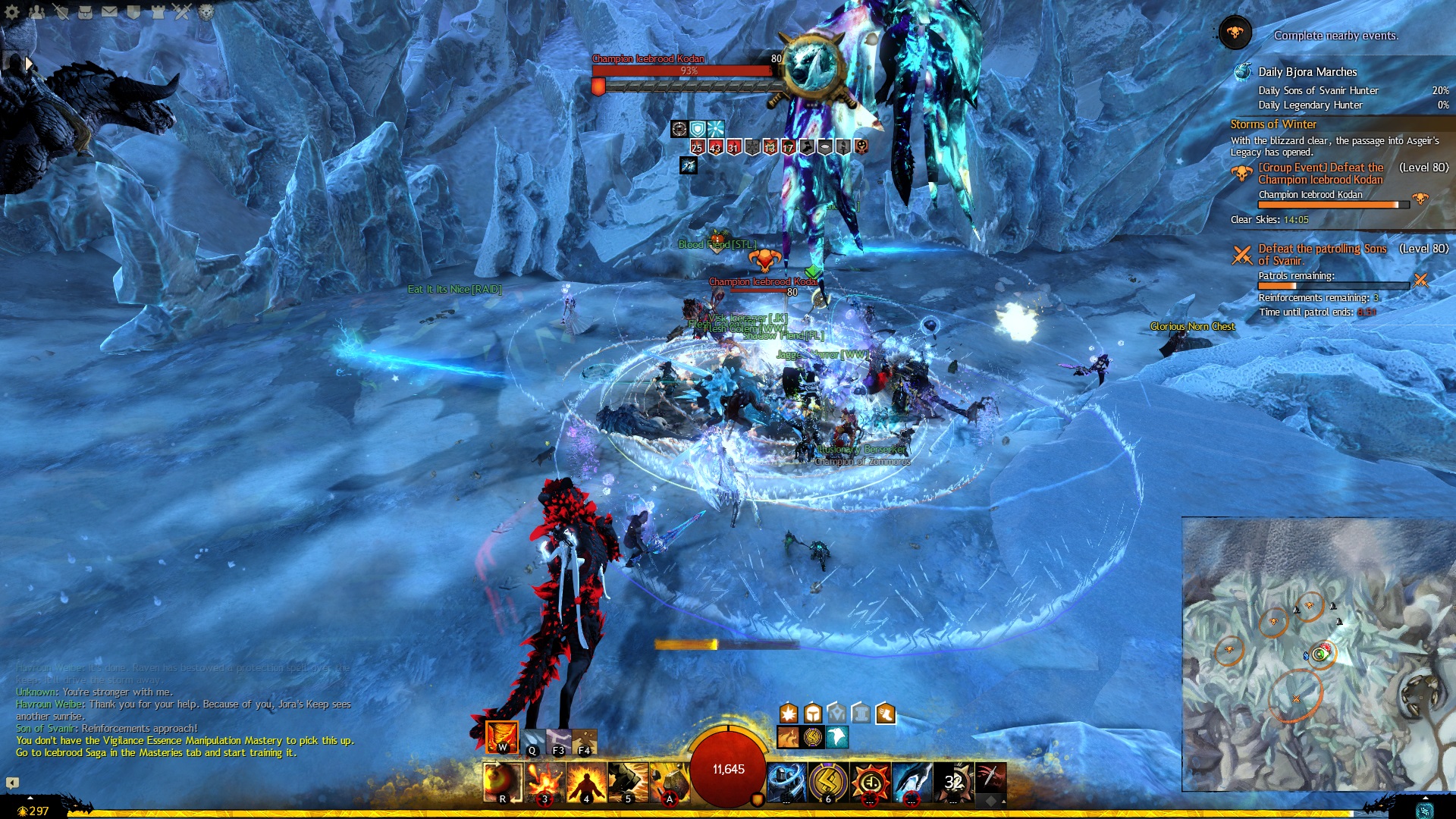Open the Black Lion Trading Post icon
This screenshot has height=819, width=1456.
(206, 11)
